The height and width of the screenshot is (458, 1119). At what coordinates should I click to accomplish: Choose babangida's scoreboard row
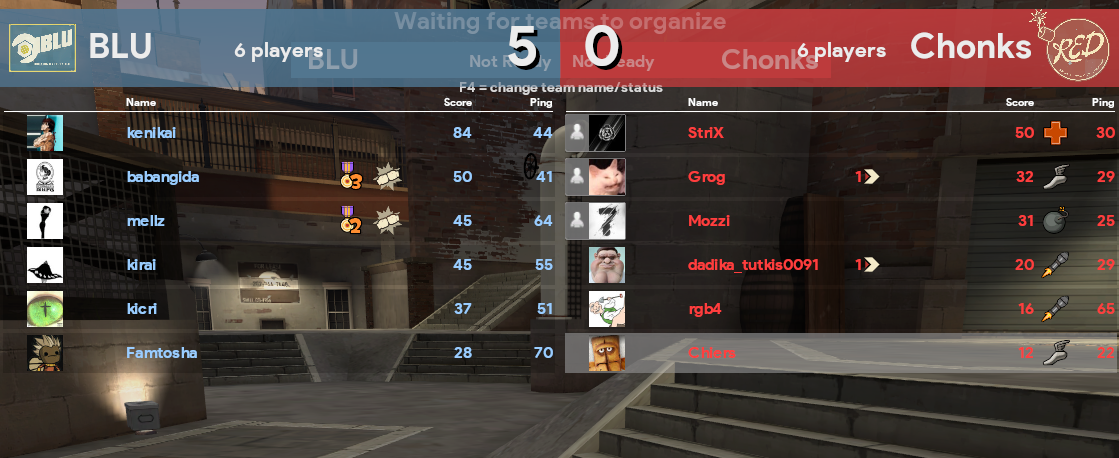coord(163,177)
